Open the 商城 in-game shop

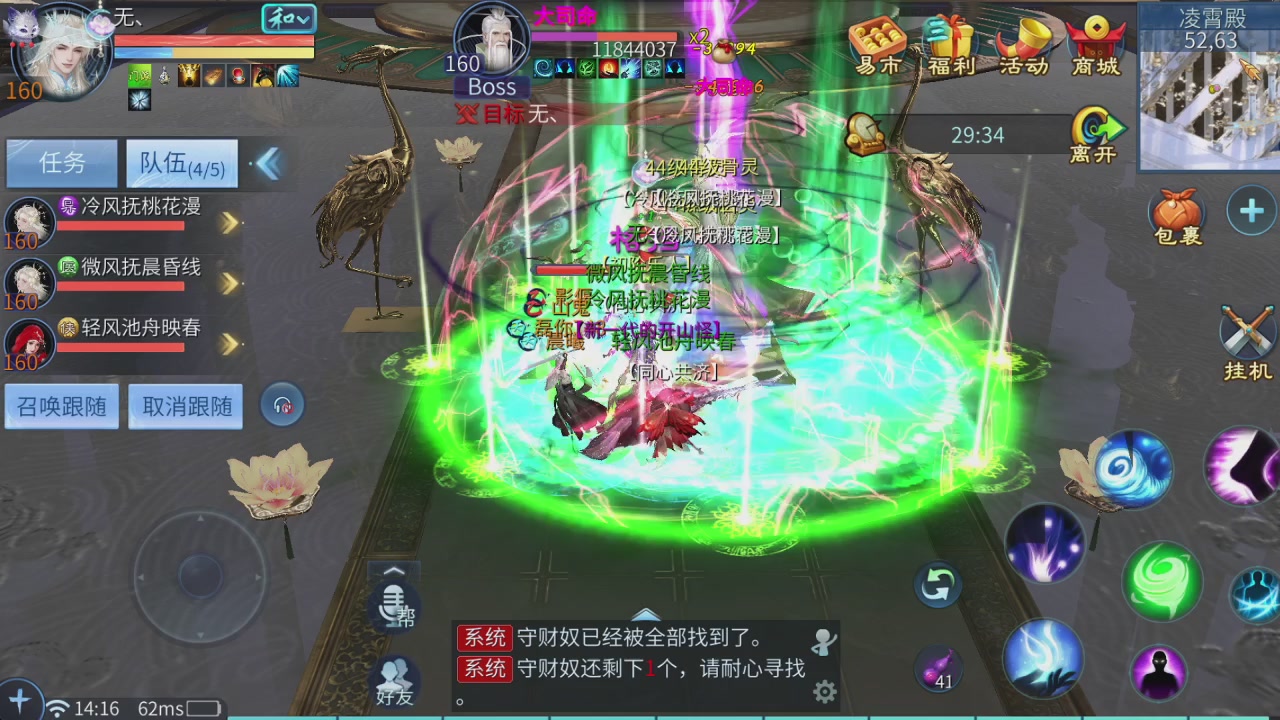coord(1096,47)
